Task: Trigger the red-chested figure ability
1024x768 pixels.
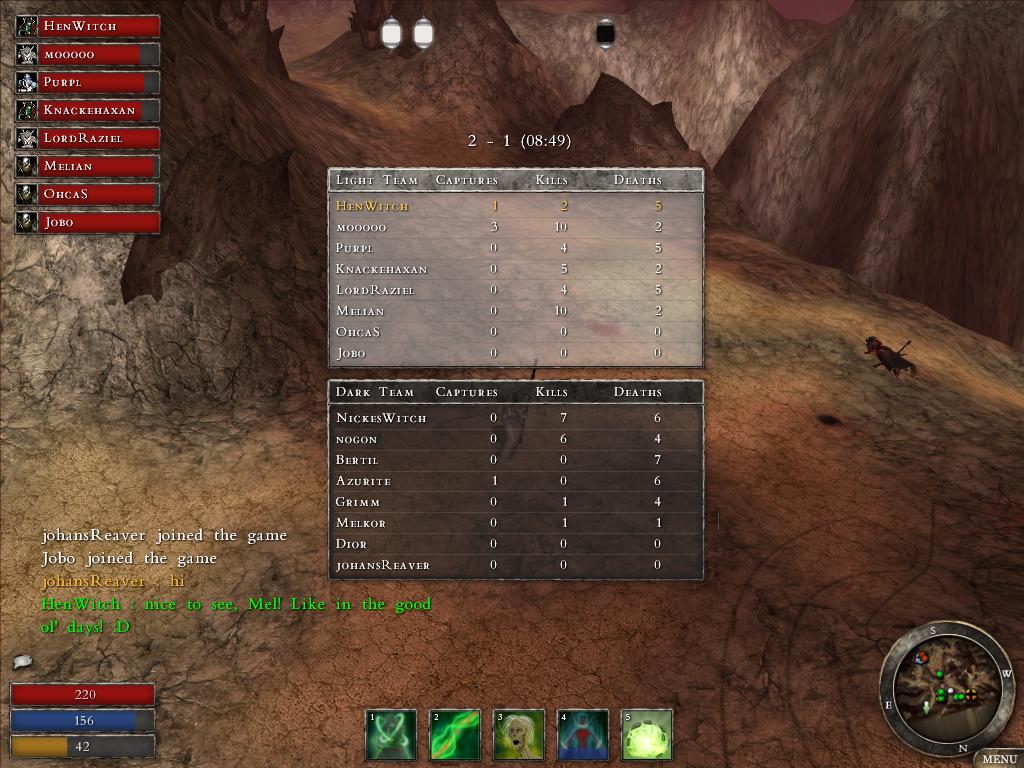Action: tap(582, 735)
